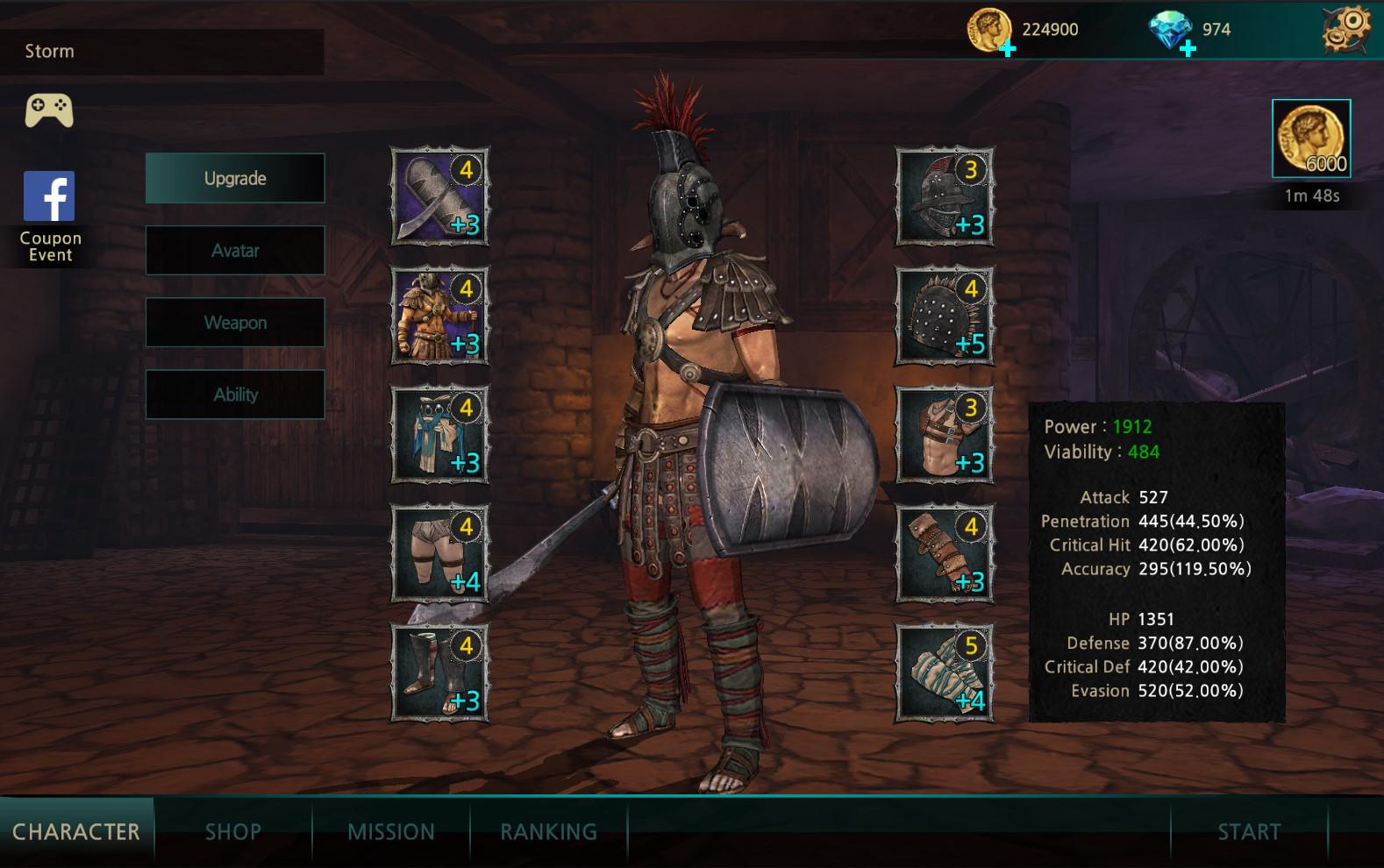1384x868 pixels.
Task: Select the shield and sword equipment slot
Action: pos(439,196)
